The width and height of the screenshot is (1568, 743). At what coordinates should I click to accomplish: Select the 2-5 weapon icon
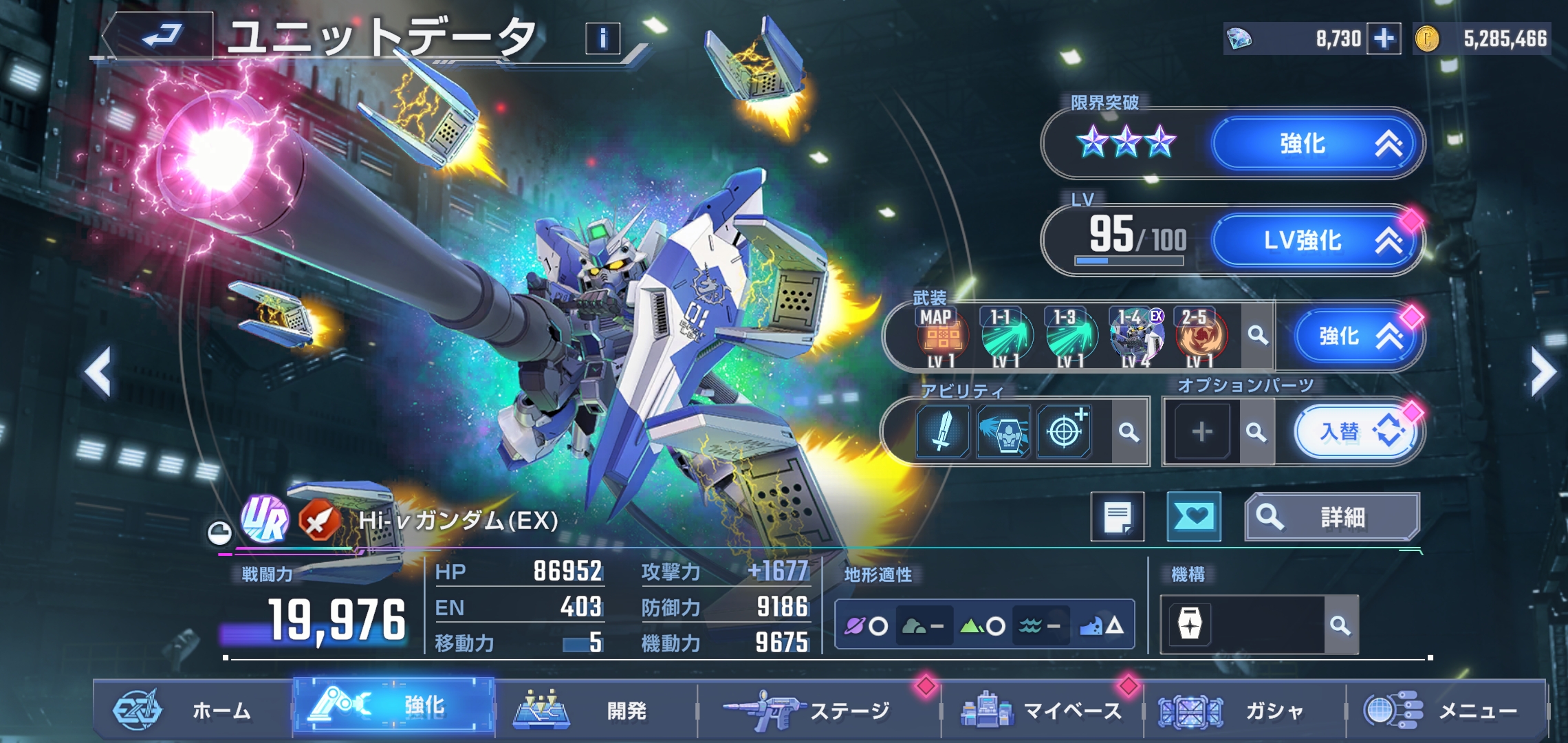pyautogui.click(x=1200, y=337)
